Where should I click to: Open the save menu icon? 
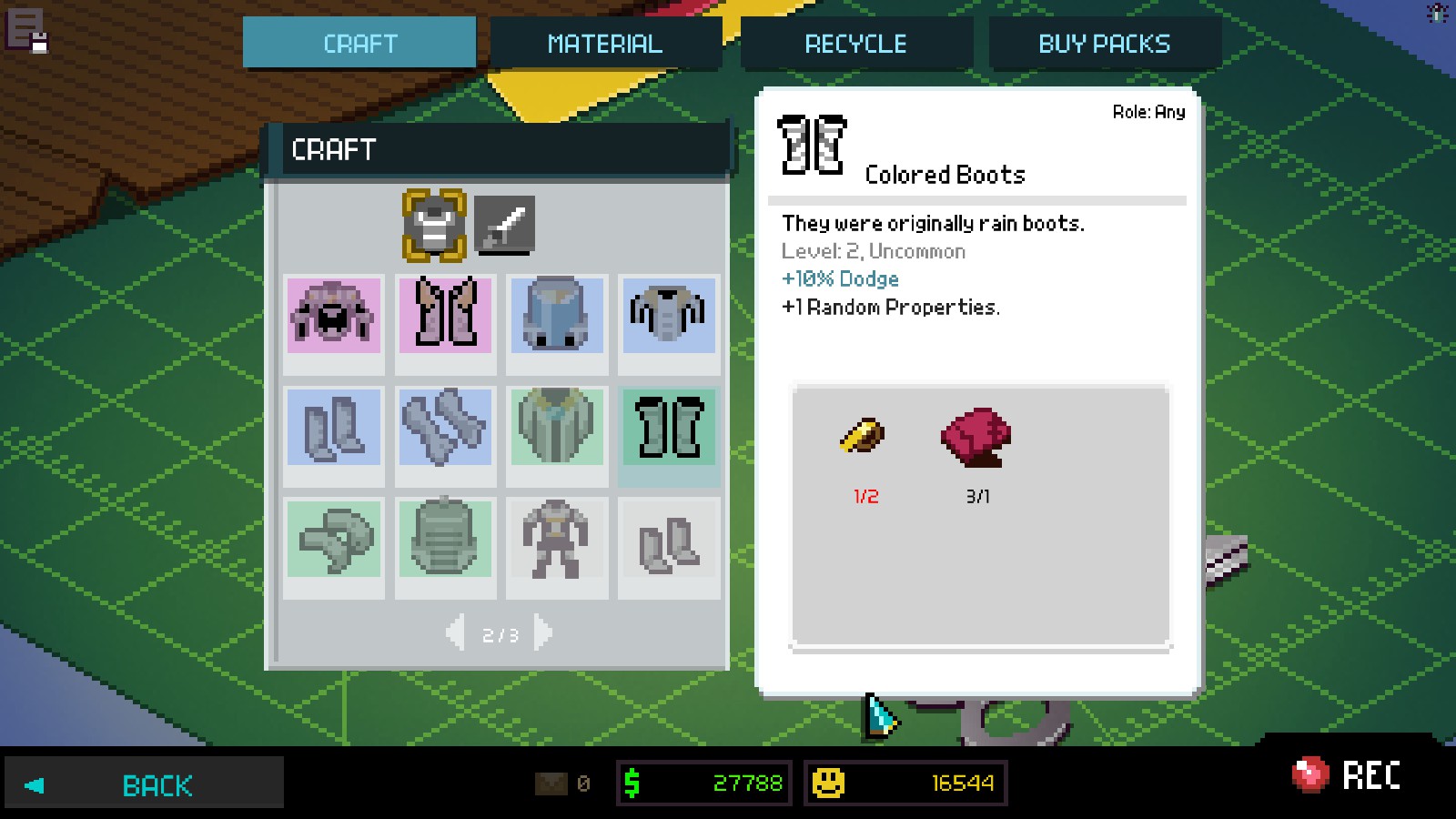27,31
